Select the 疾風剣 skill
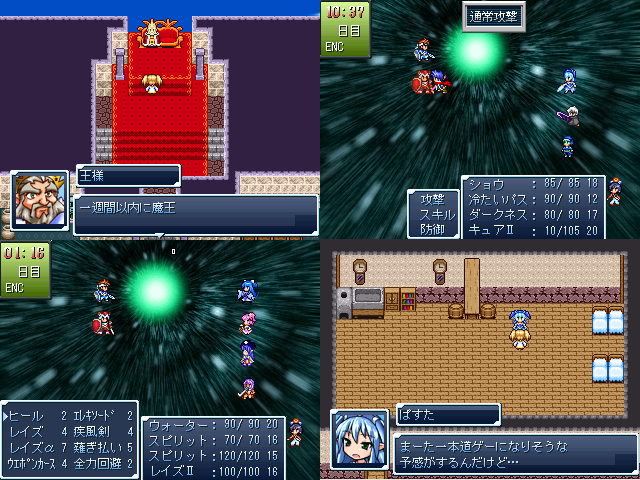640x480 pixels. point(96,431)
